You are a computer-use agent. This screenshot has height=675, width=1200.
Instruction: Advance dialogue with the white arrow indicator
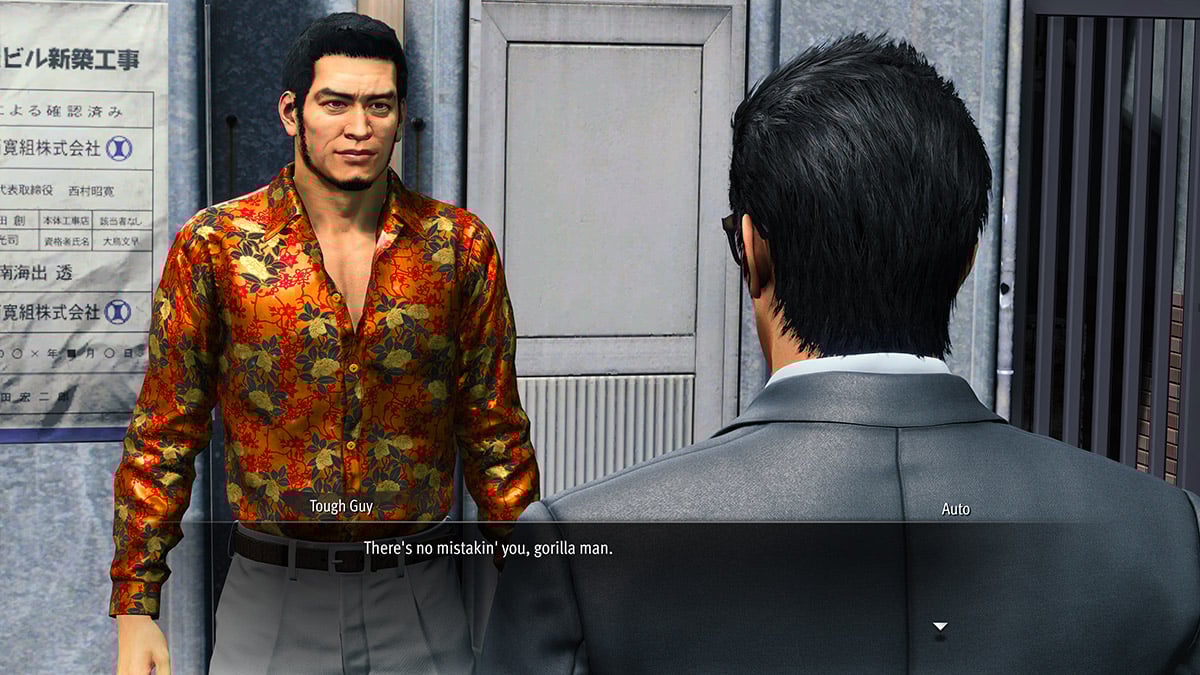coord(939,627)
